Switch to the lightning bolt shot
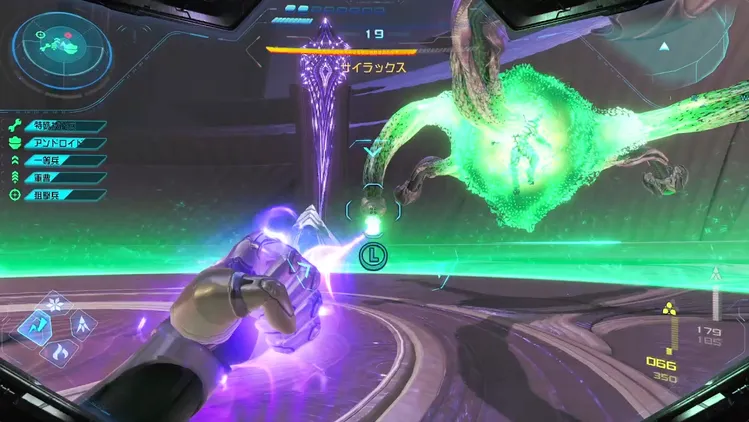749x422 pixels. (x=36, y=324)
